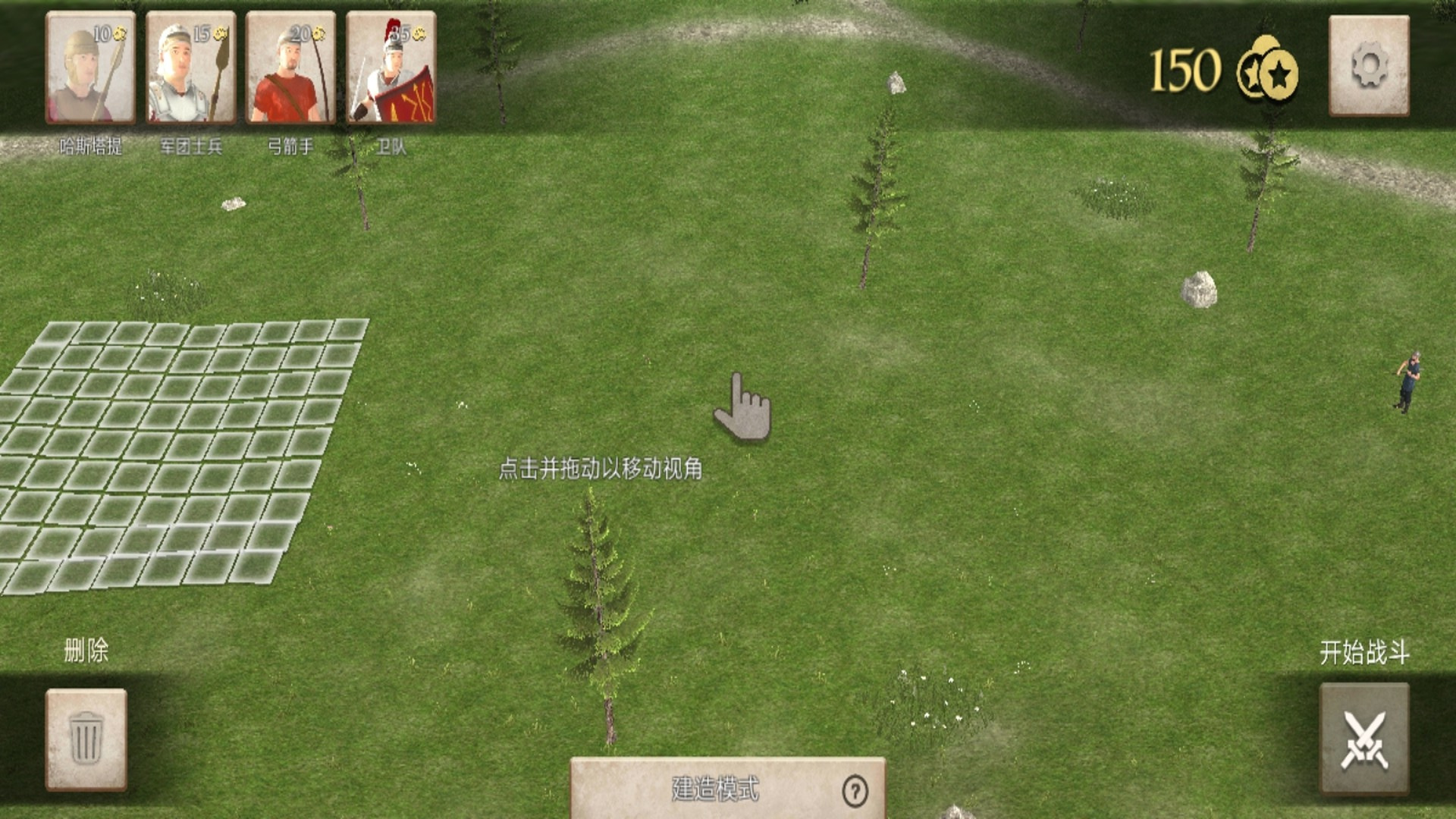Open the build mode help question mark

(855, 791)
